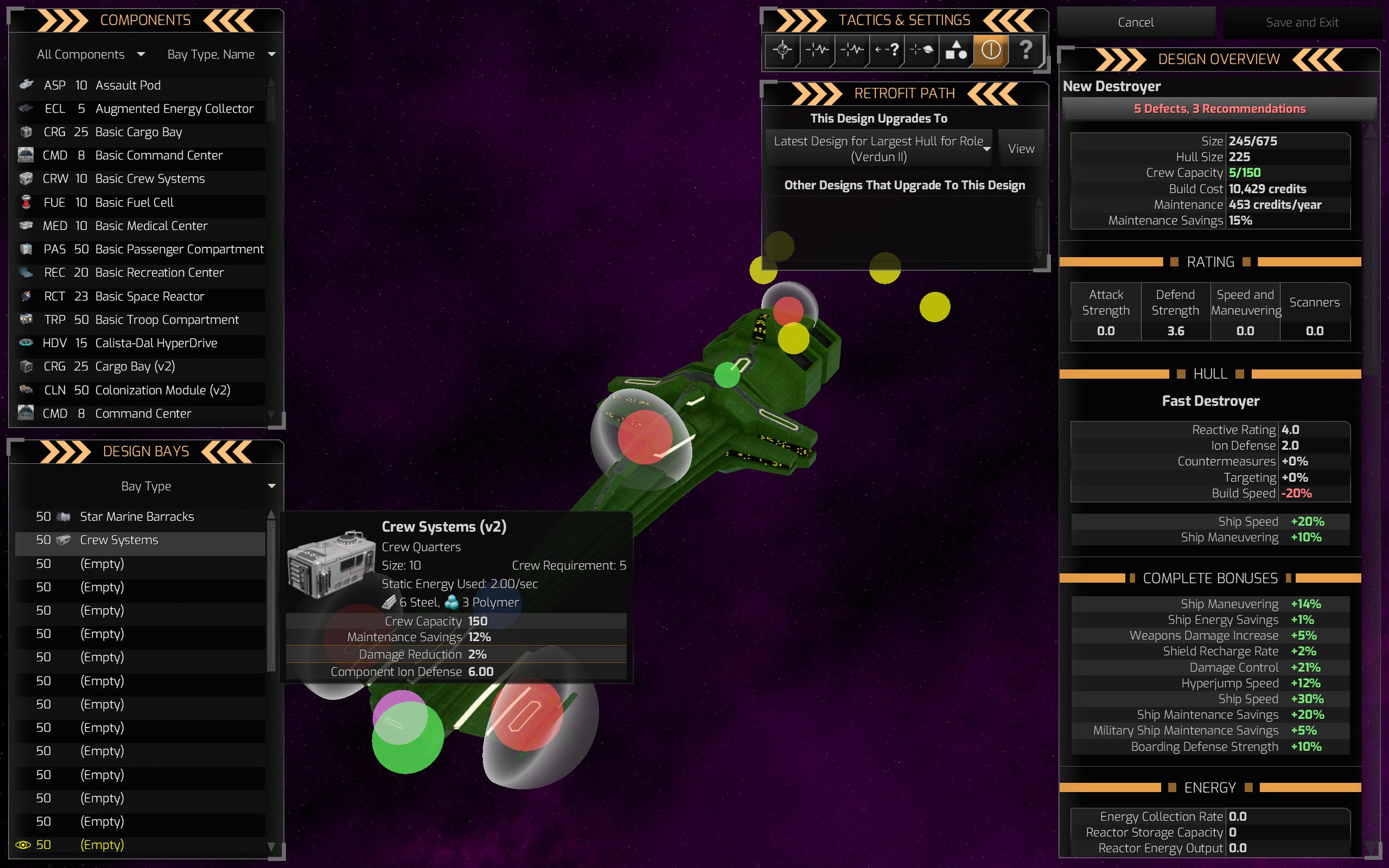The width and height of the screenshot is (1389, 868).
Task: Pick the Calista-Dal HyperDrive component
Action: click(x=156, y=343)
